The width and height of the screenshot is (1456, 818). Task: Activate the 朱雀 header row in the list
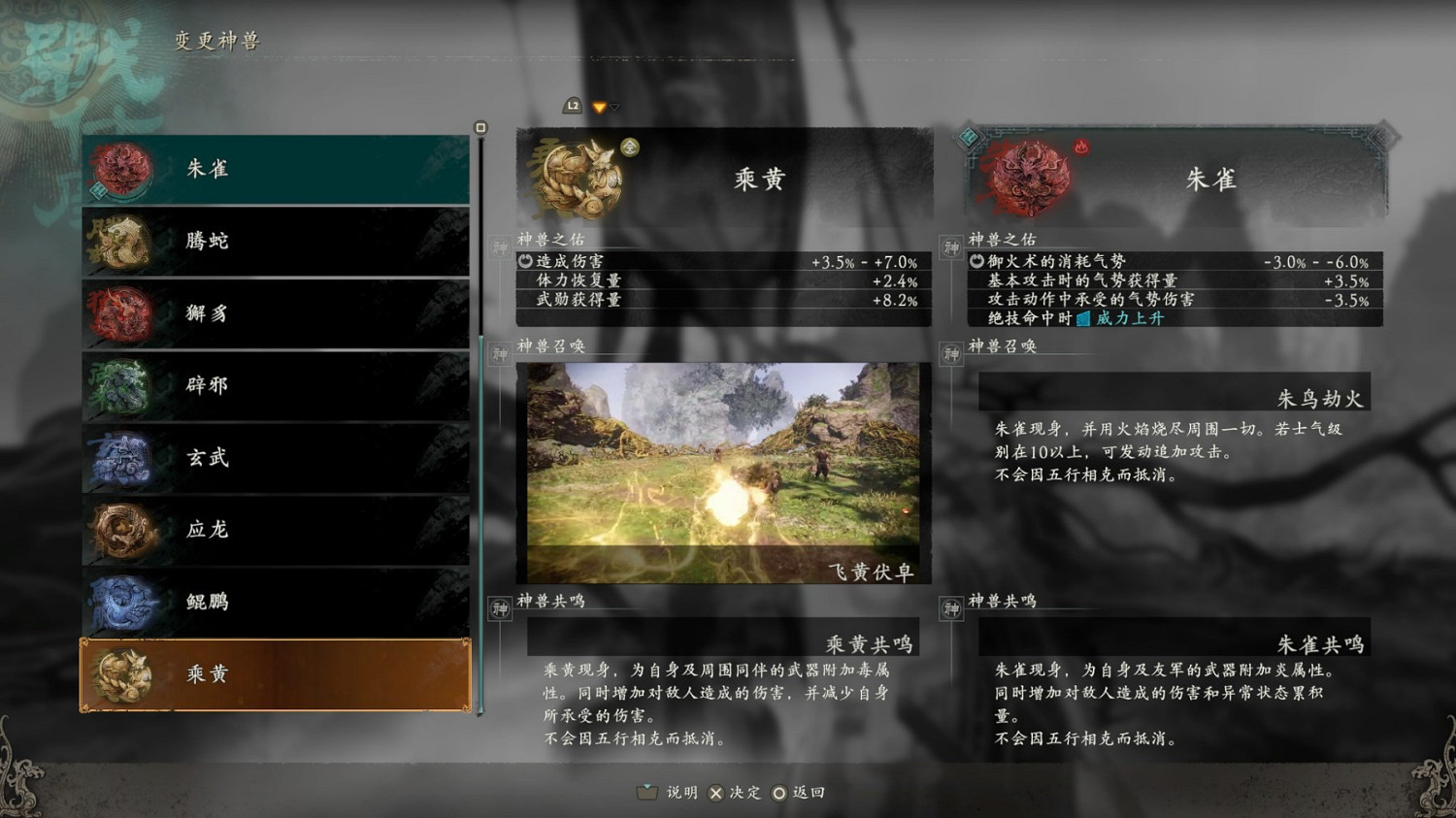point(275,169)
